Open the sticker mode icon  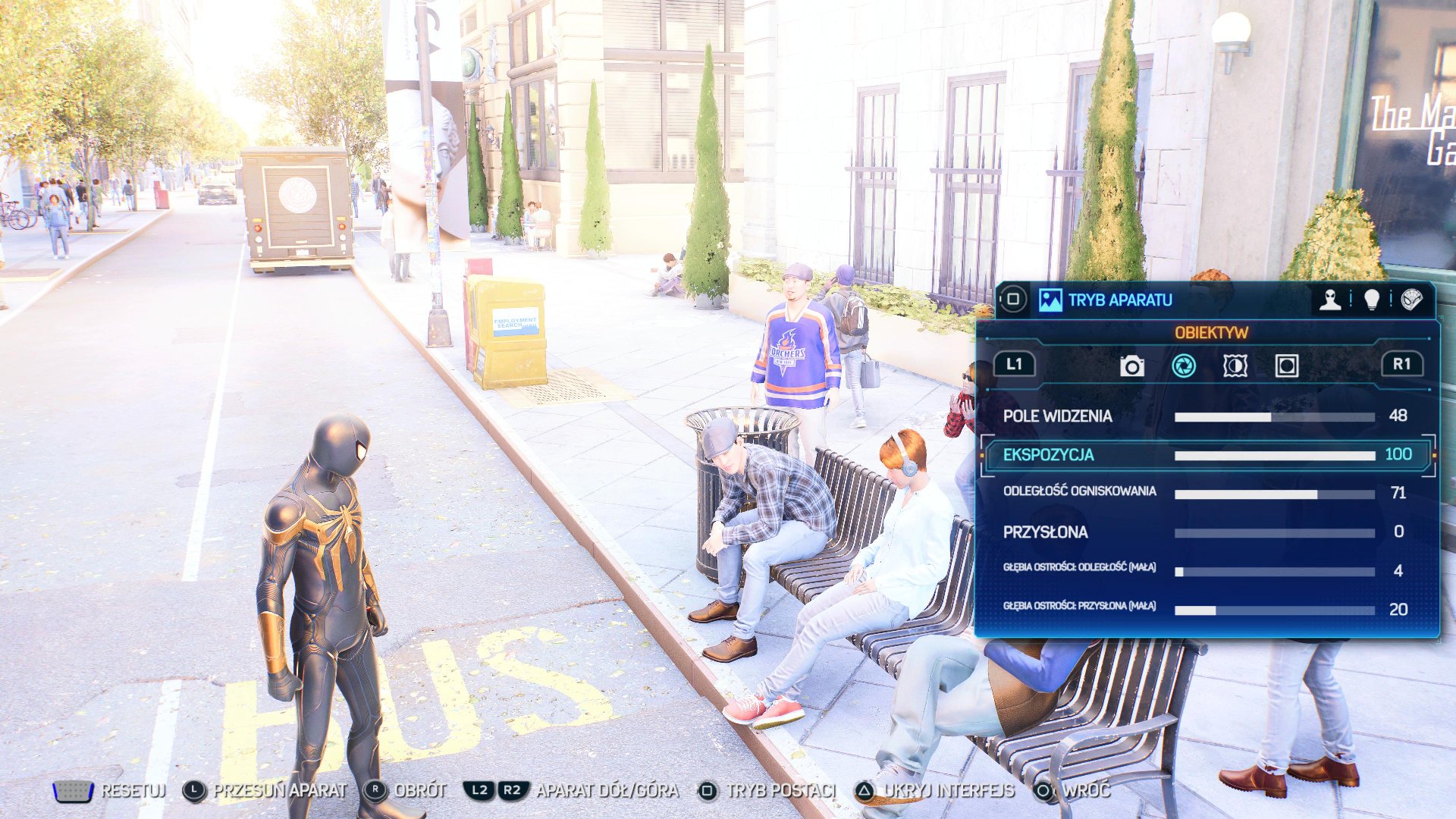point(1411,300)
